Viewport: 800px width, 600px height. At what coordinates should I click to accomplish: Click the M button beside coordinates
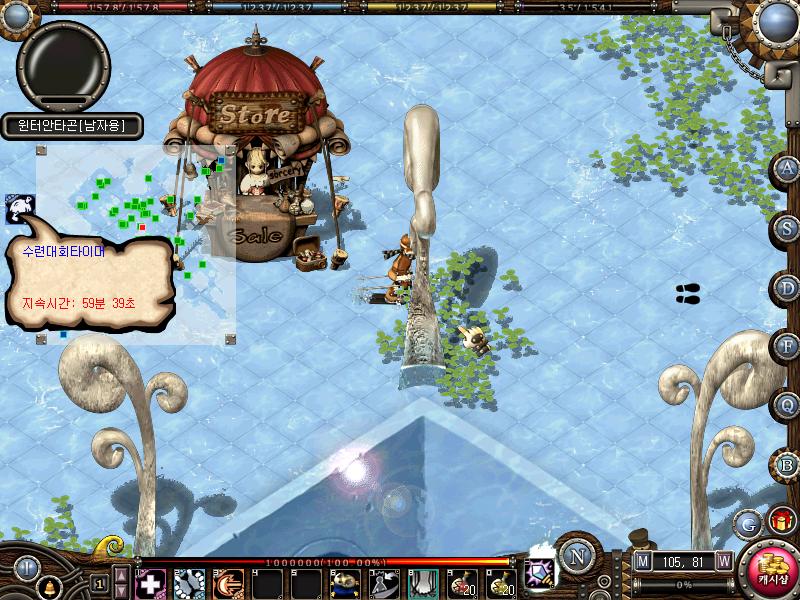point(642,562)
